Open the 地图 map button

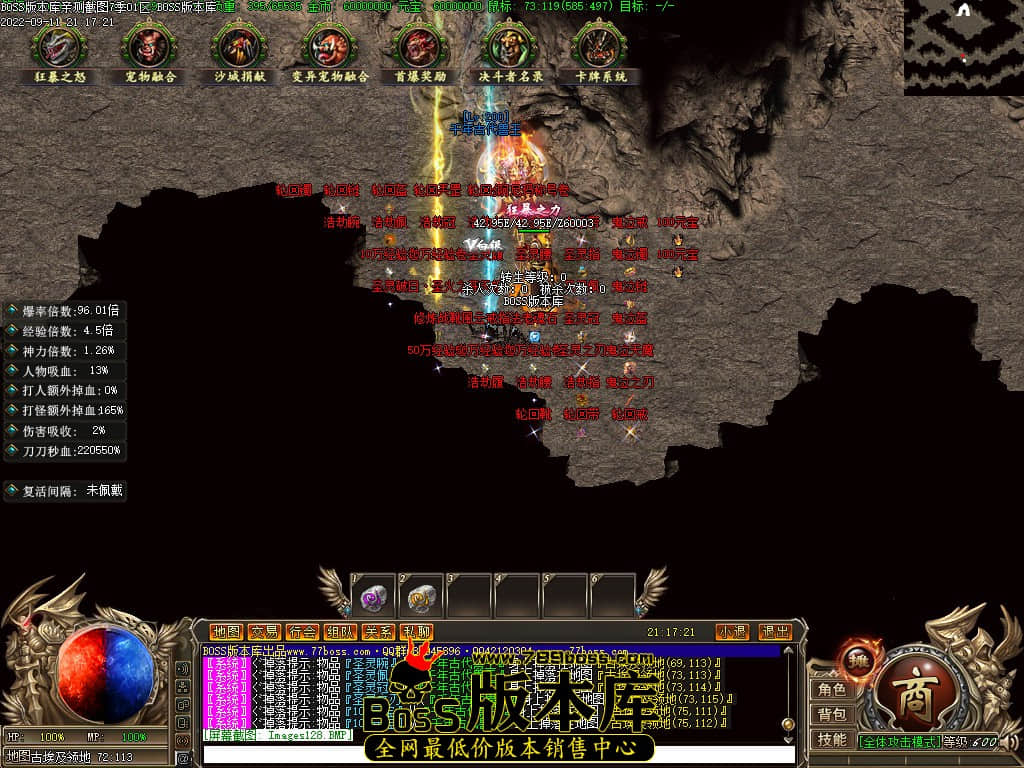point(227,632)
